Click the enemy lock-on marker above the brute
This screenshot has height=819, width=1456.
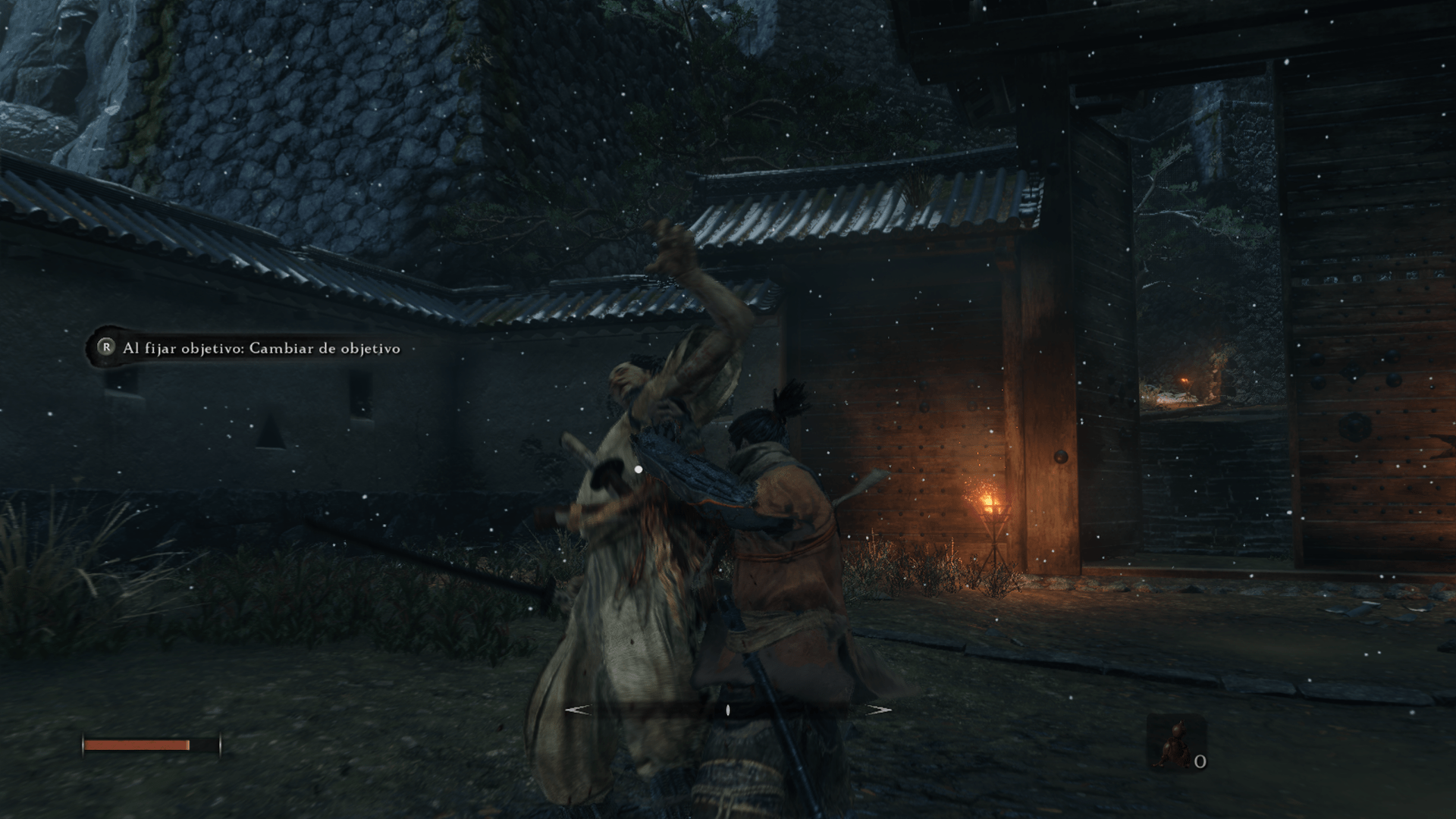coord(638,469)
